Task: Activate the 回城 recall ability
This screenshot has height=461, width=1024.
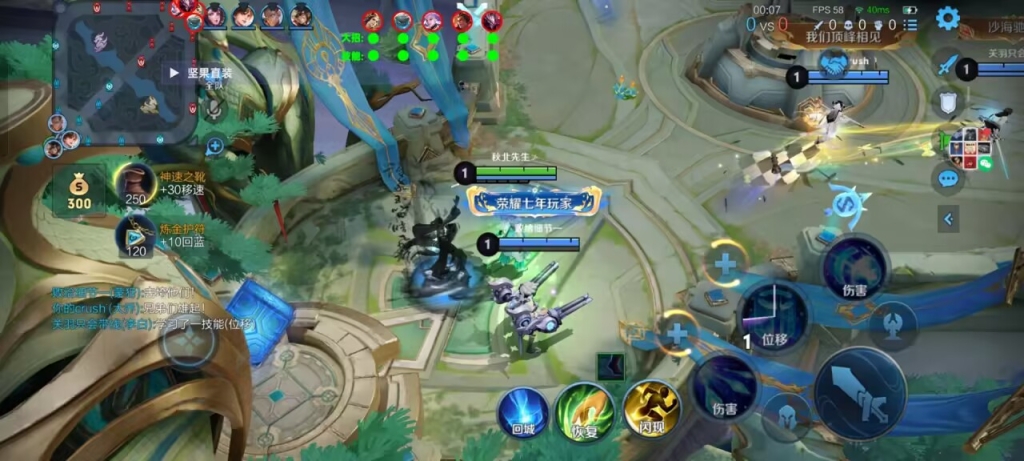Action: pyautogui.click(x=524, y=411)
